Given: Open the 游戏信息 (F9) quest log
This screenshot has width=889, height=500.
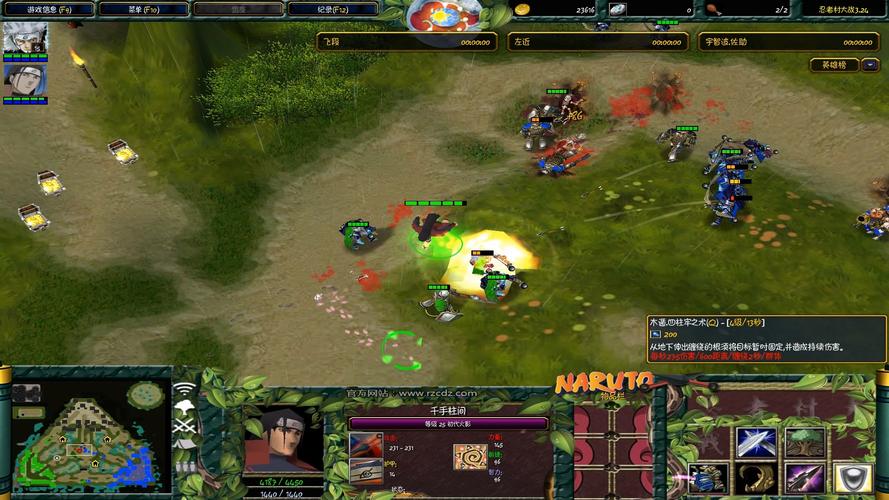Looking at the screenshot, I should click(48, 9).
